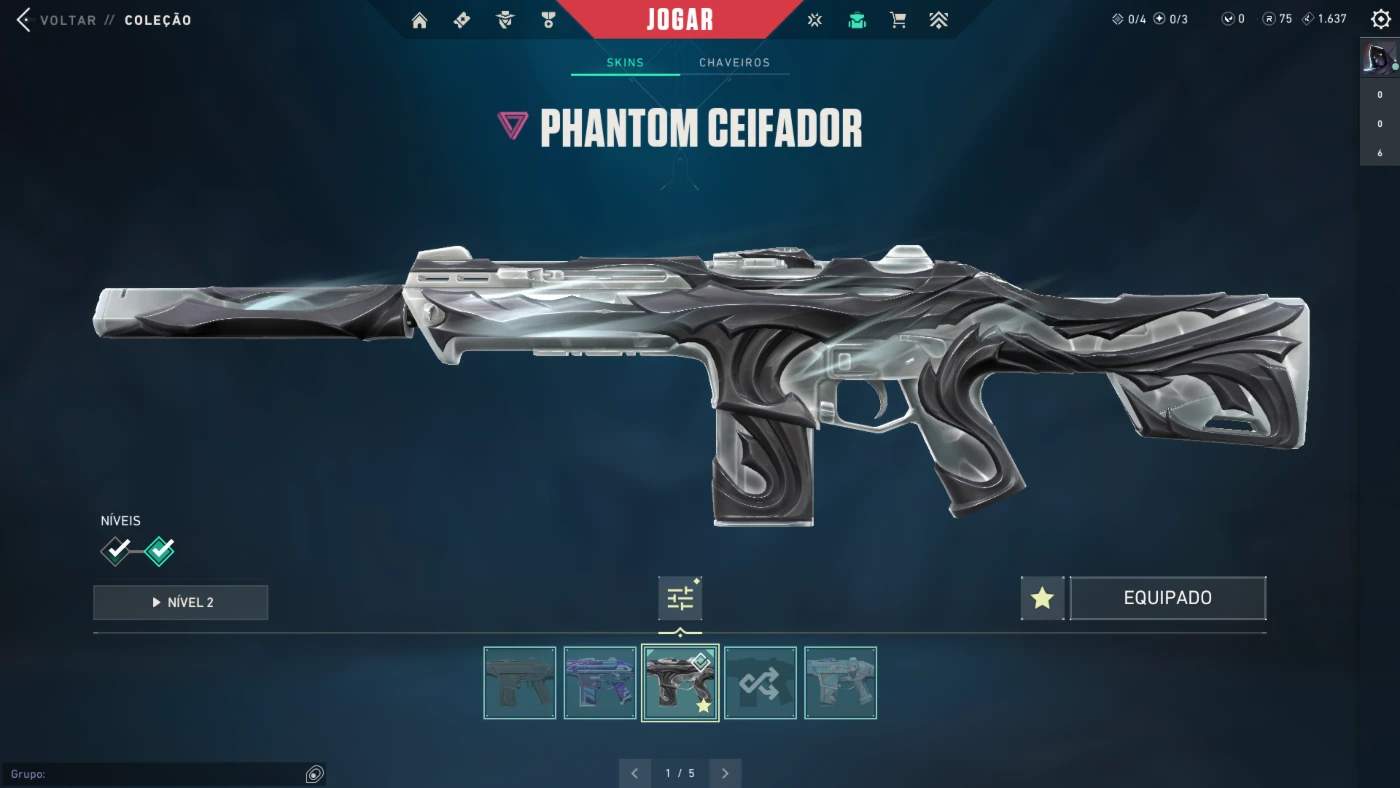Open the store shopping cart icon

pos(898,20)
